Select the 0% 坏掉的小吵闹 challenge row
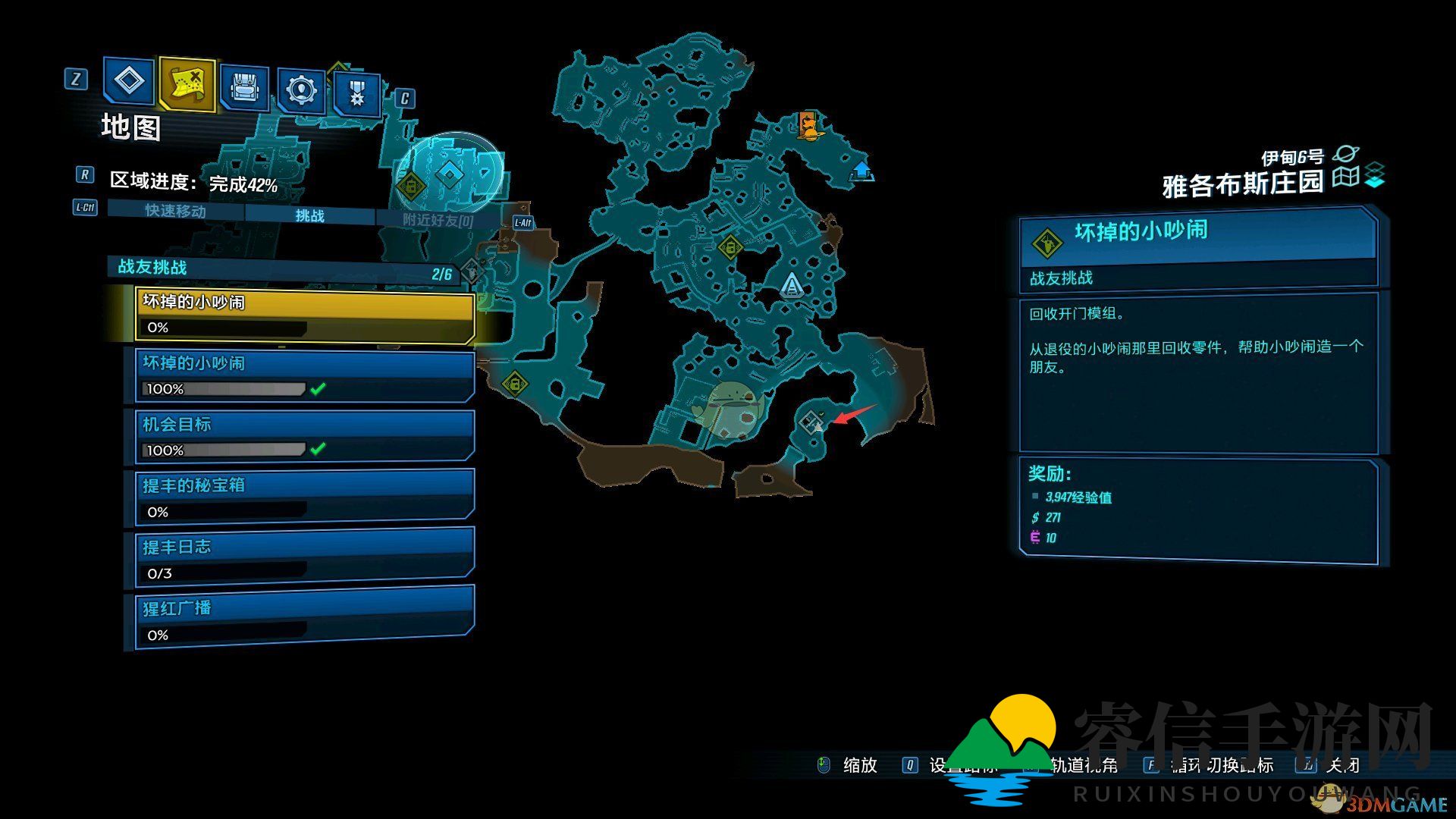The height and width of the screenshot is (819, 1456). coord(304,314)
